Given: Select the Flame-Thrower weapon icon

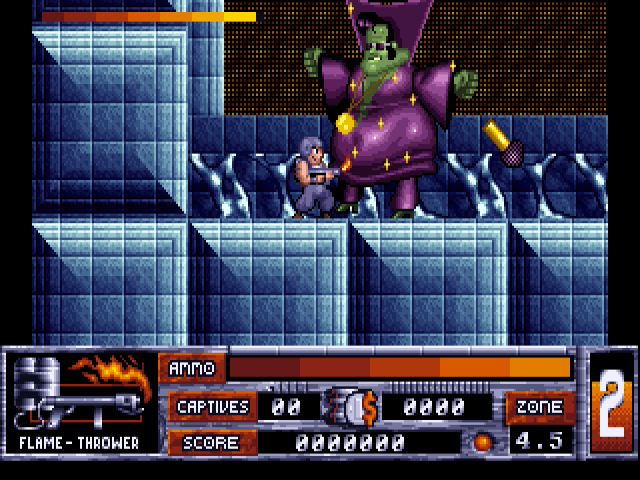Looking at the screenshot, I should click(x=80, y=392).
